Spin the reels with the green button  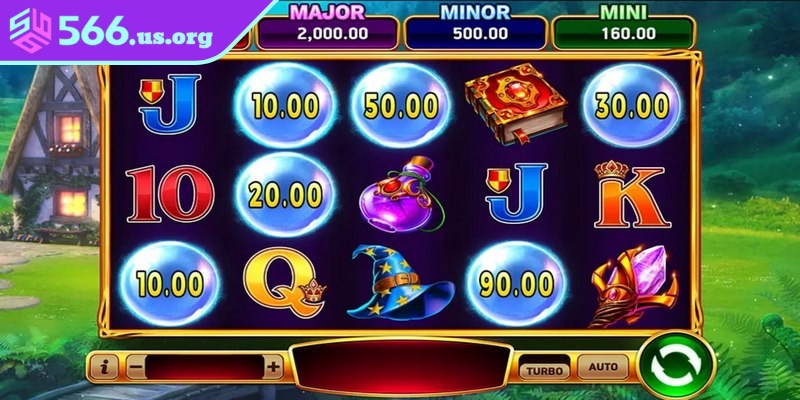click(675, 368)
